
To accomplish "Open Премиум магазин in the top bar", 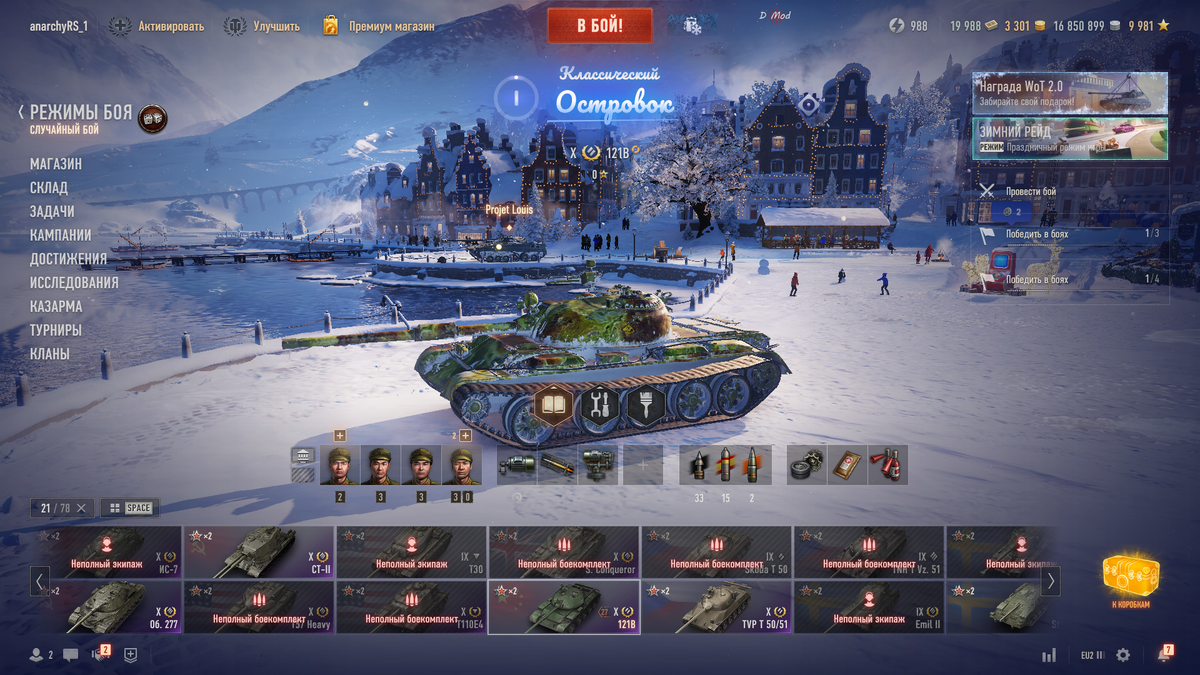I will coord(379,26).
